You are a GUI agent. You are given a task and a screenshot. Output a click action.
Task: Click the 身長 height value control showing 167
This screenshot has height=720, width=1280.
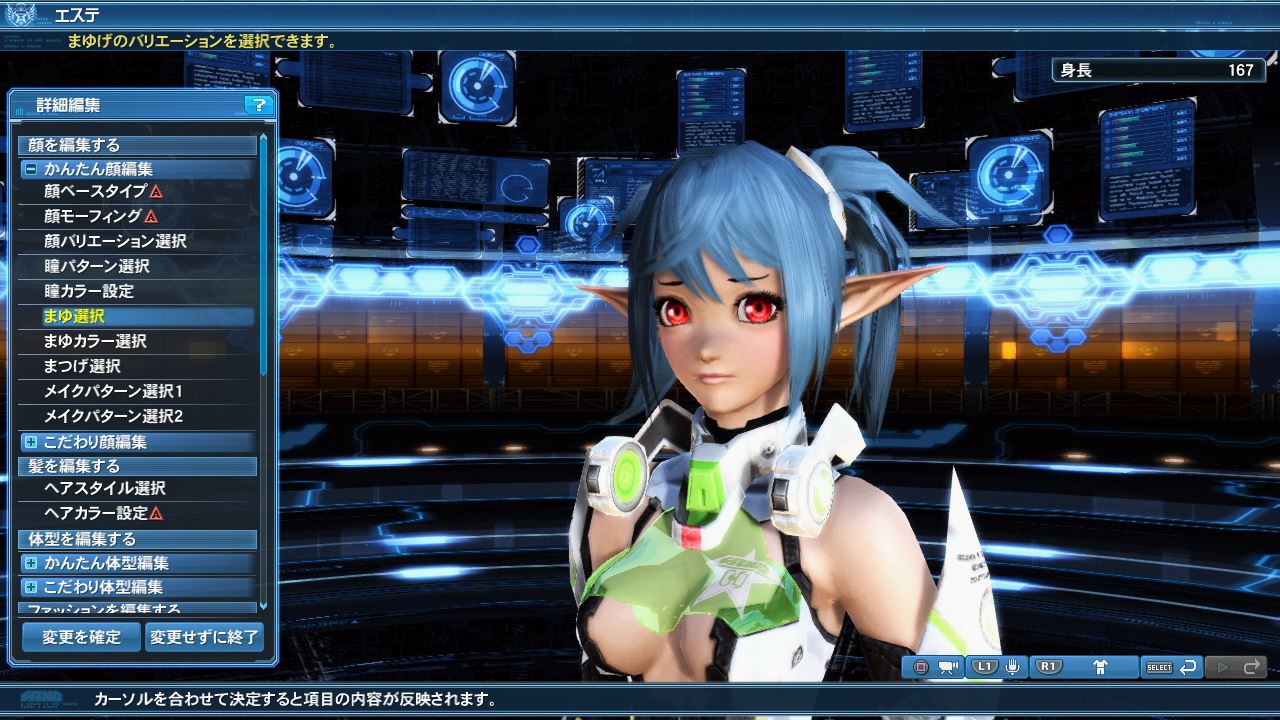[1160, 70]
